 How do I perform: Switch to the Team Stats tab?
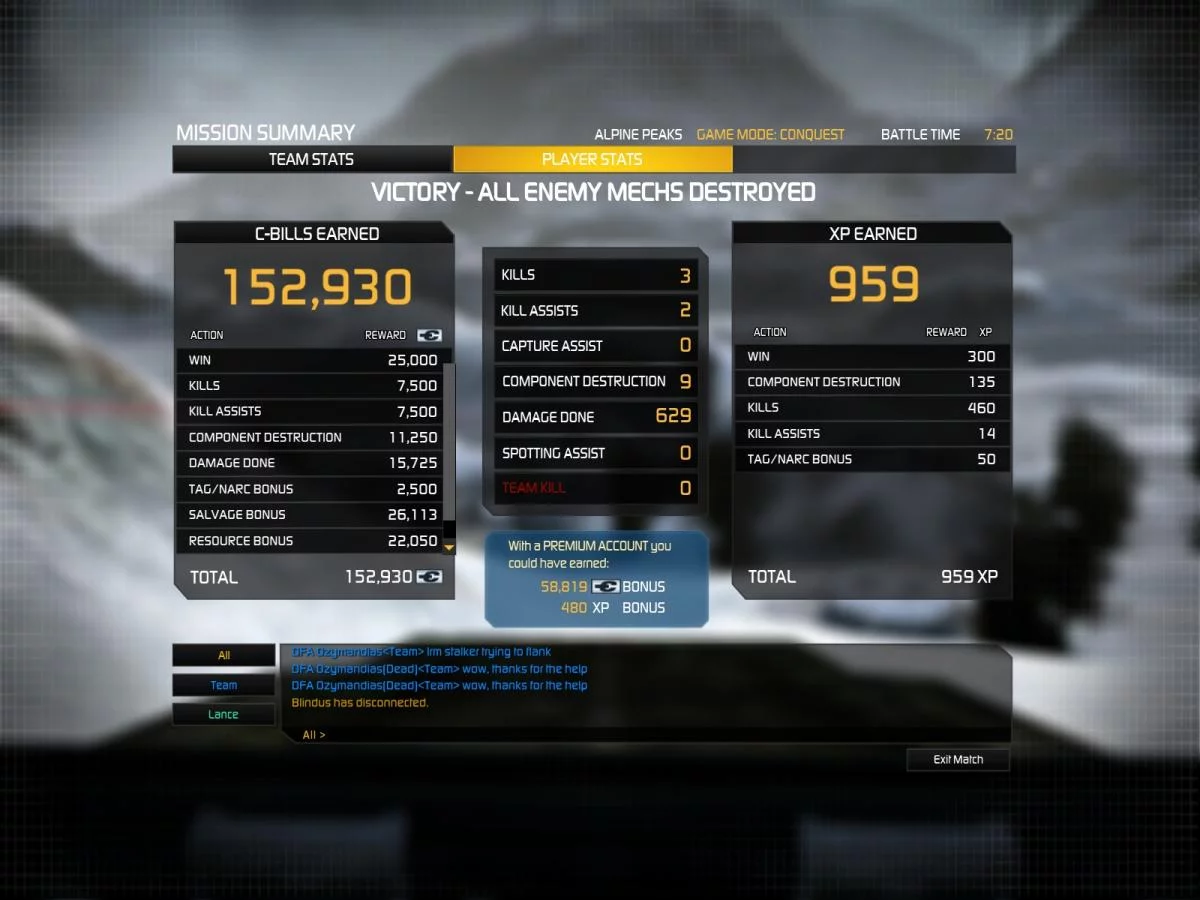coord(311,159)
